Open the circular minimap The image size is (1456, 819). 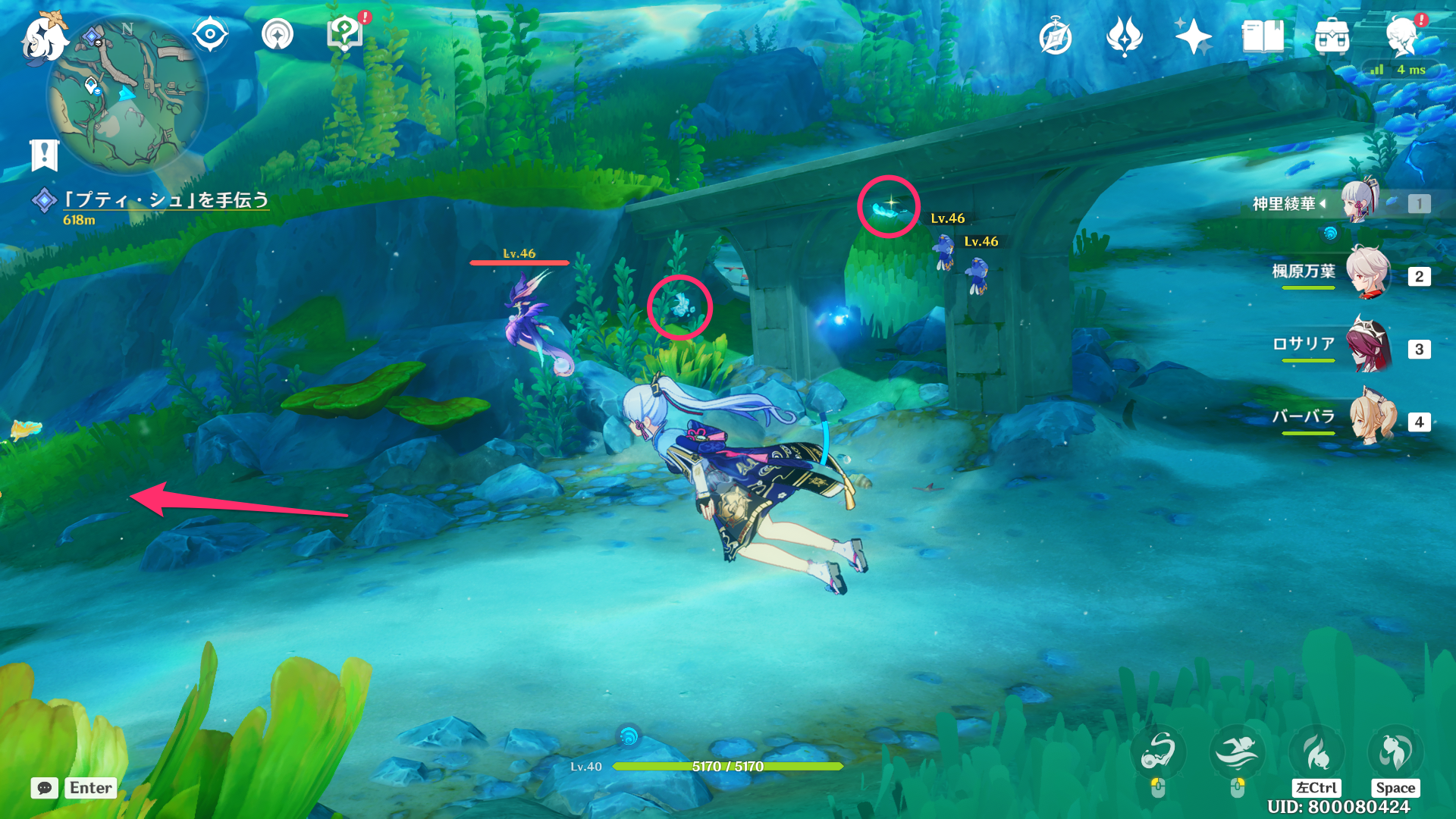[x=127, y=96]
